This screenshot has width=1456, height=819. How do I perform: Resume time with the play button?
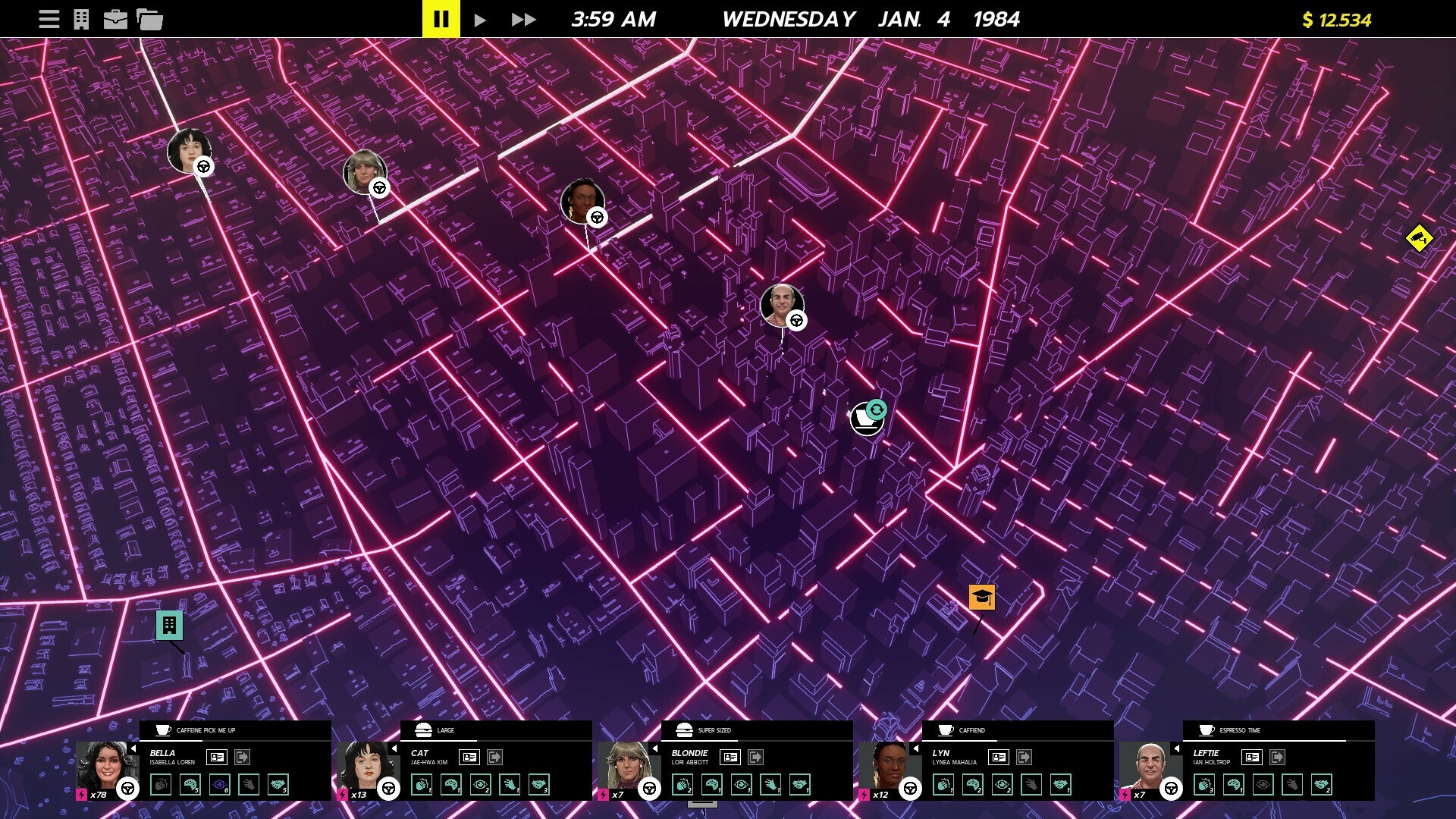point(480,19)
